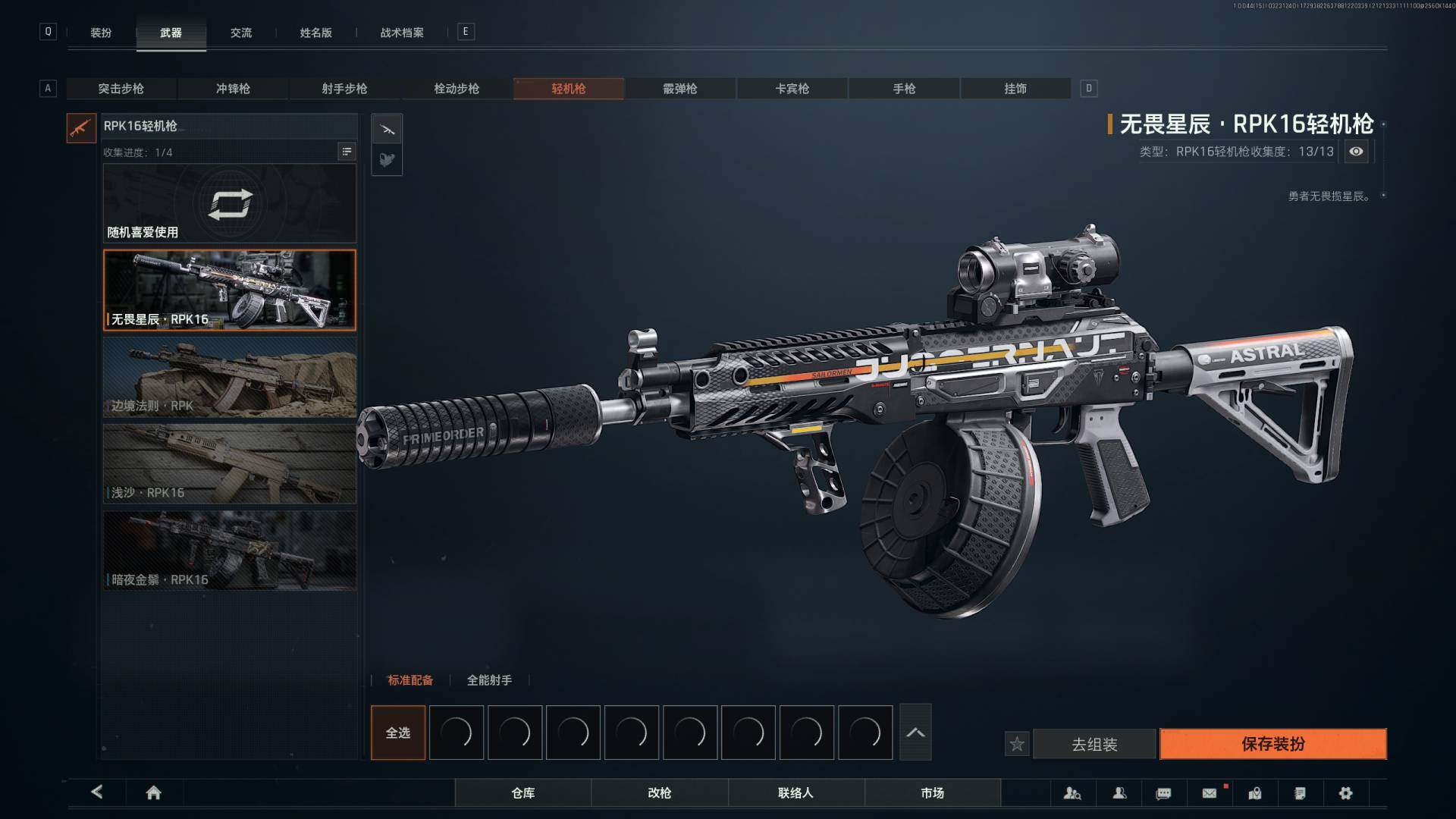Choose the 浅沙·RPK16 skin
The image size is (1456, 819).
(229, 463)
